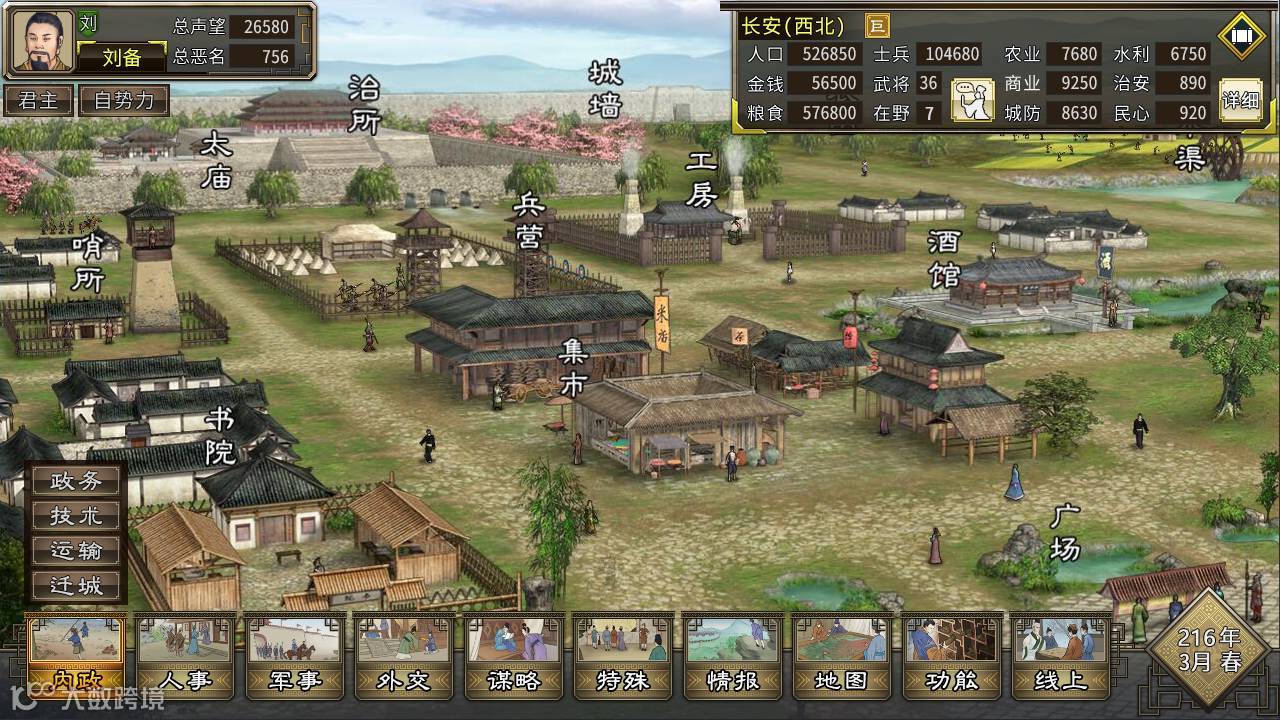The height and width of the screenshot is (720, 1280).
Task: Click the 自势力 own faction button
Action: point(125,100)
